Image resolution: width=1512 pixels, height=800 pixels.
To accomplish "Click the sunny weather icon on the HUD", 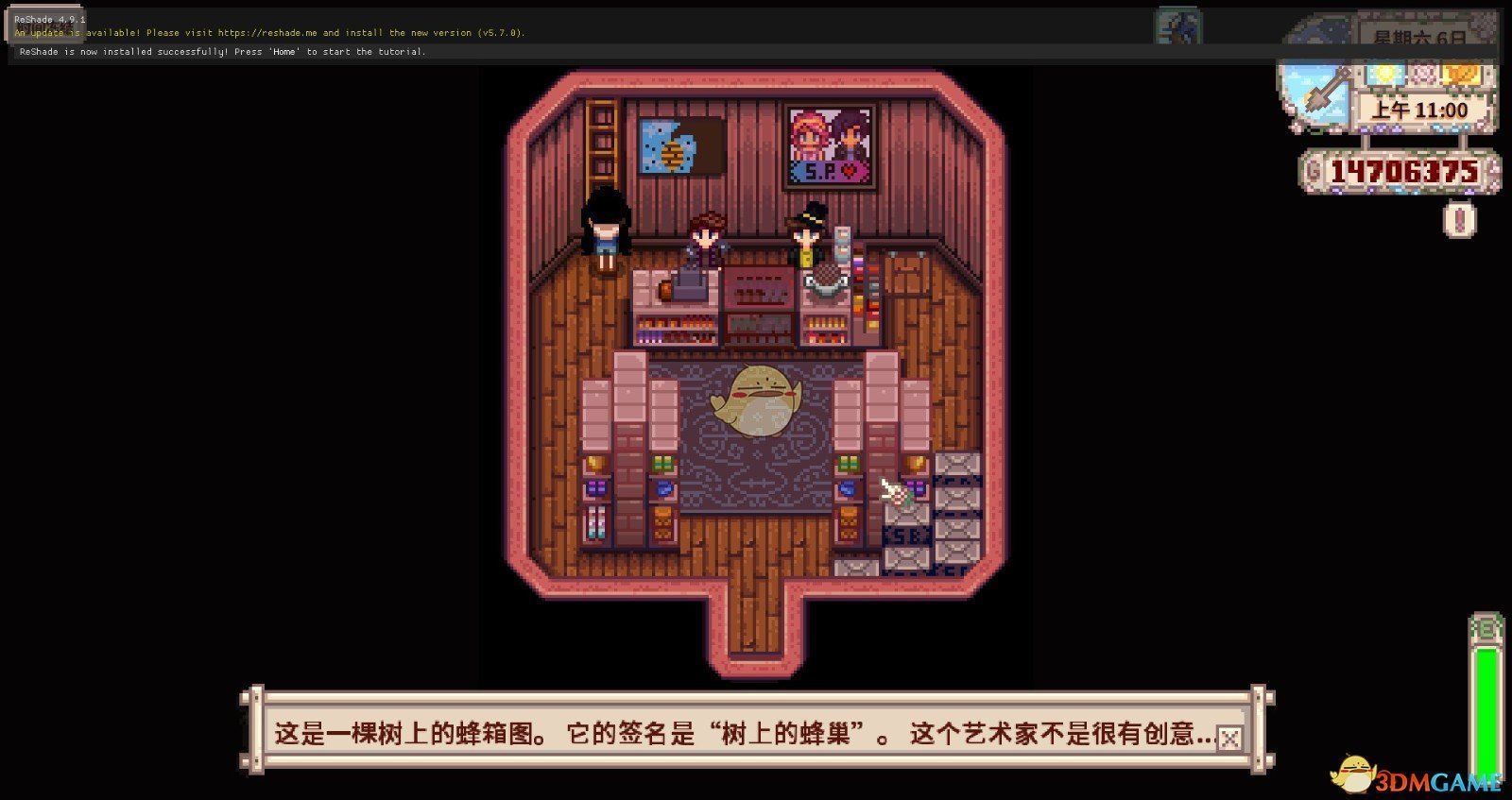I will click(x=1386, y=73).
